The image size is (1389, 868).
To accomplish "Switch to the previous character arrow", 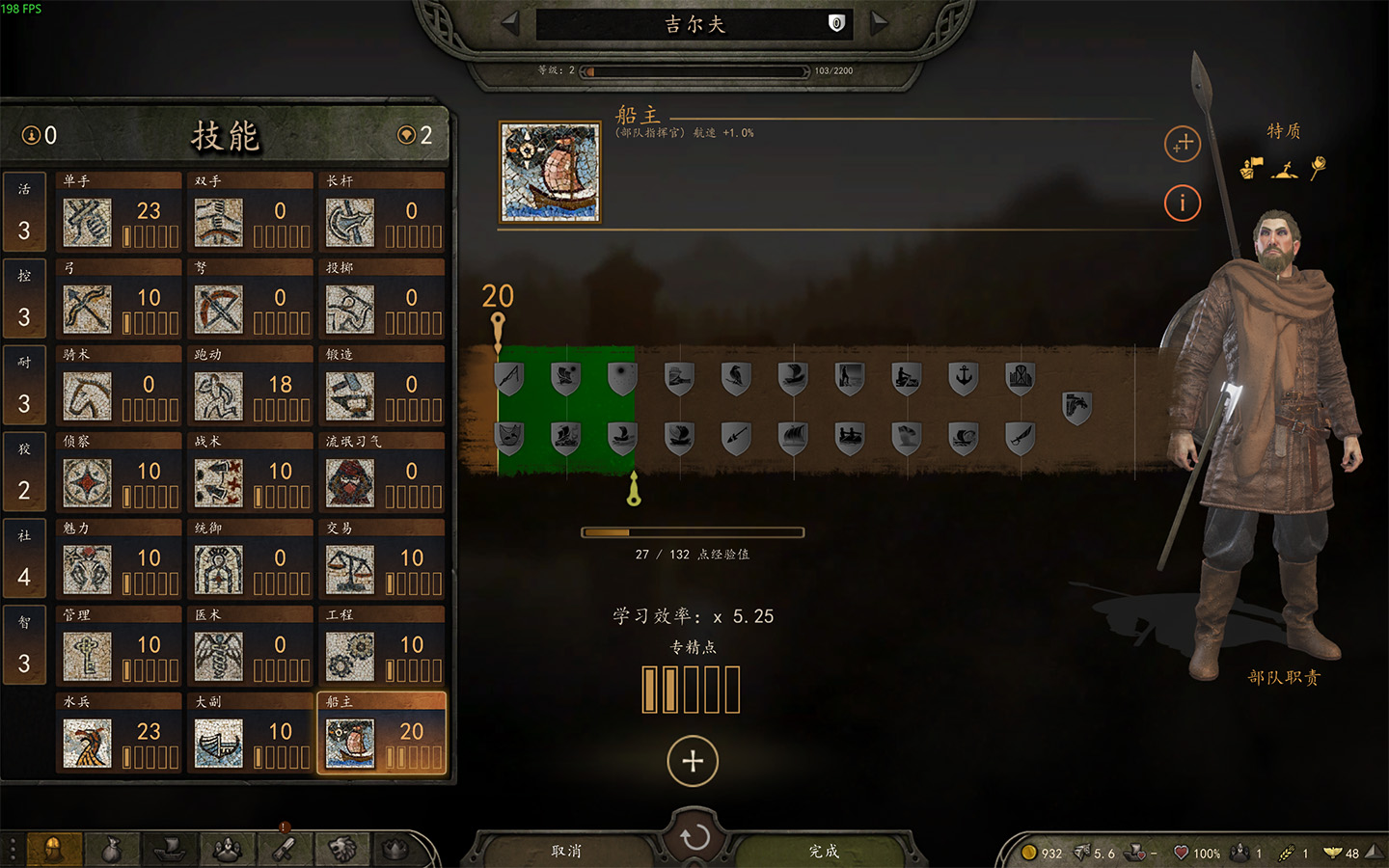I will click(510, 23).
